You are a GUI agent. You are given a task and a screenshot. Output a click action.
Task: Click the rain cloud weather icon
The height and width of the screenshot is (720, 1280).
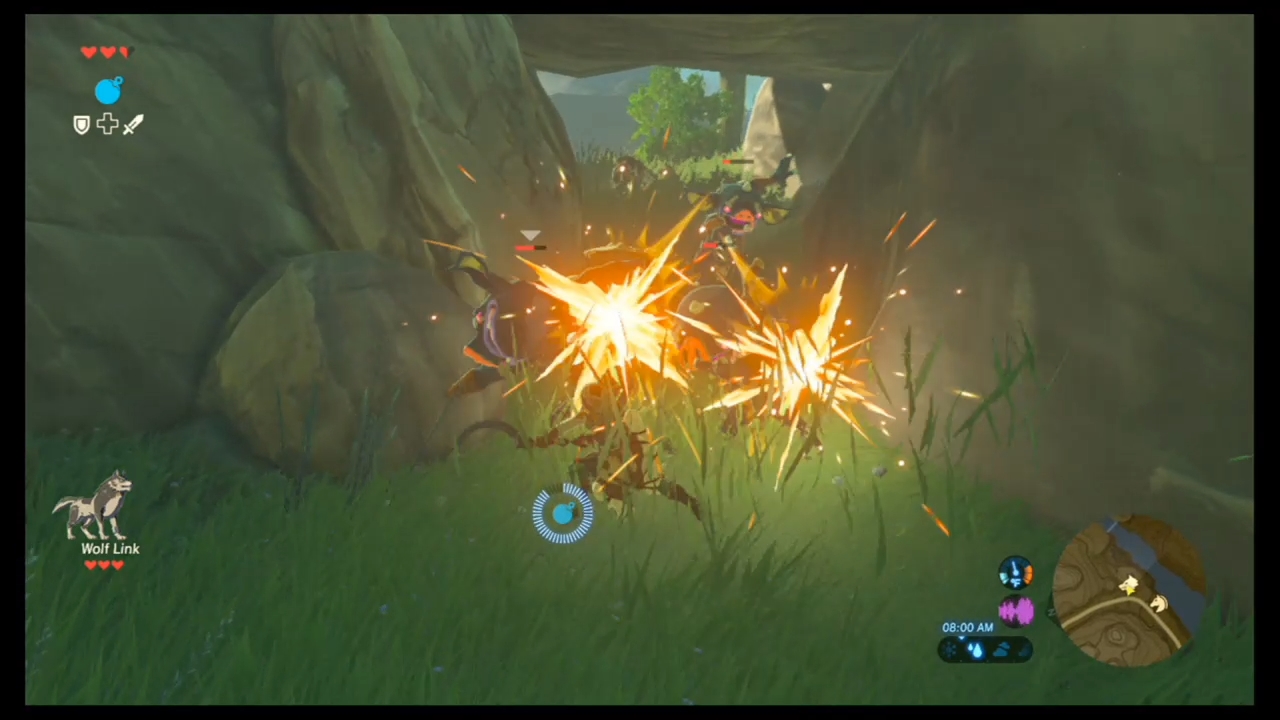pos(1002,649)
